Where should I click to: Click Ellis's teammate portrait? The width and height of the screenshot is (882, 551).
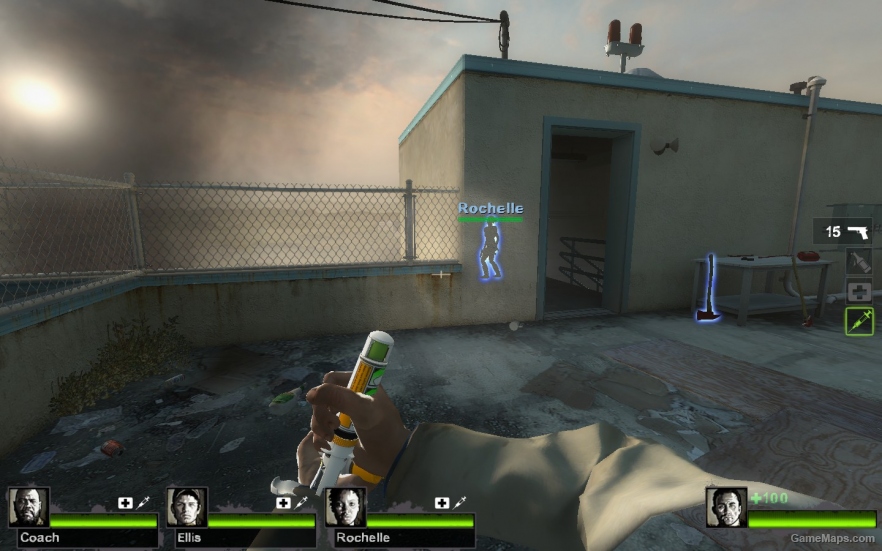pos(187,507)
